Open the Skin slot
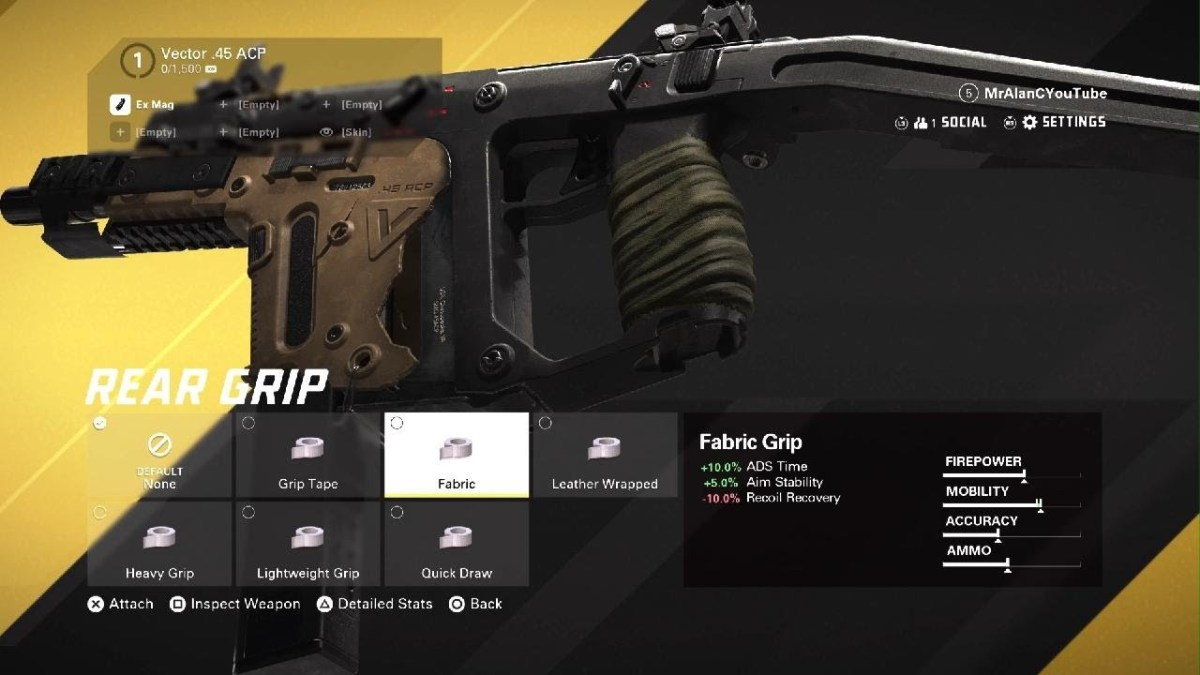This screenshot has width=1200, height=675. [x=346, y=132]
